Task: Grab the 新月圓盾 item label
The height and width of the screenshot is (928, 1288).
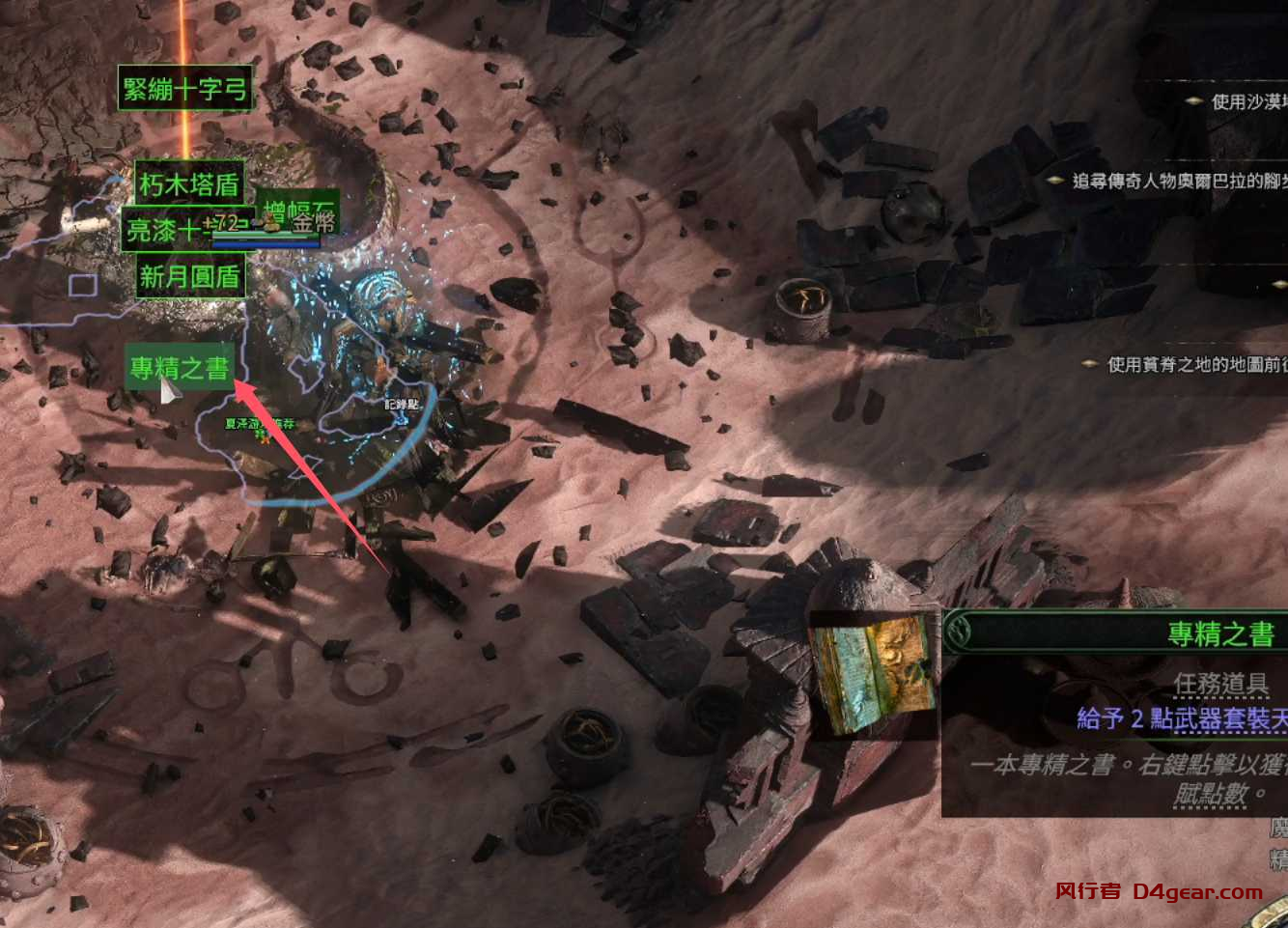Action: (189, 277)
